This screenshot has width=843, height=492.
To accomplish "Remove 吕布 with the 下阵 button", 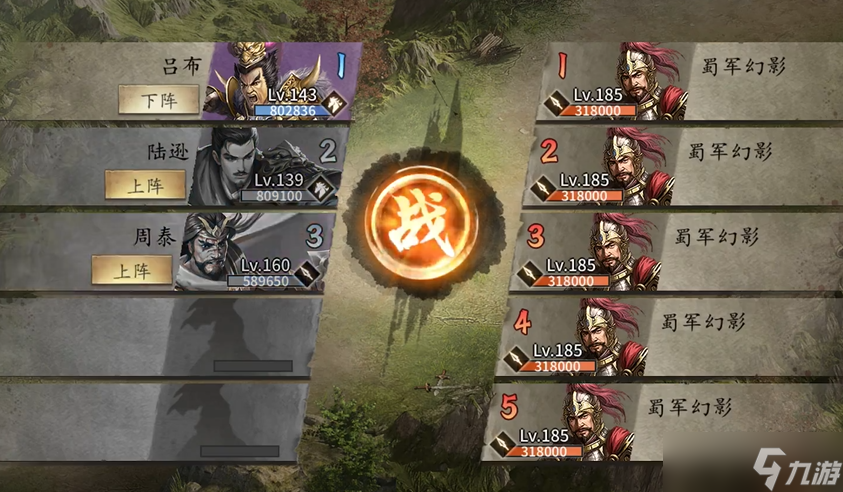I will point(157,99).
